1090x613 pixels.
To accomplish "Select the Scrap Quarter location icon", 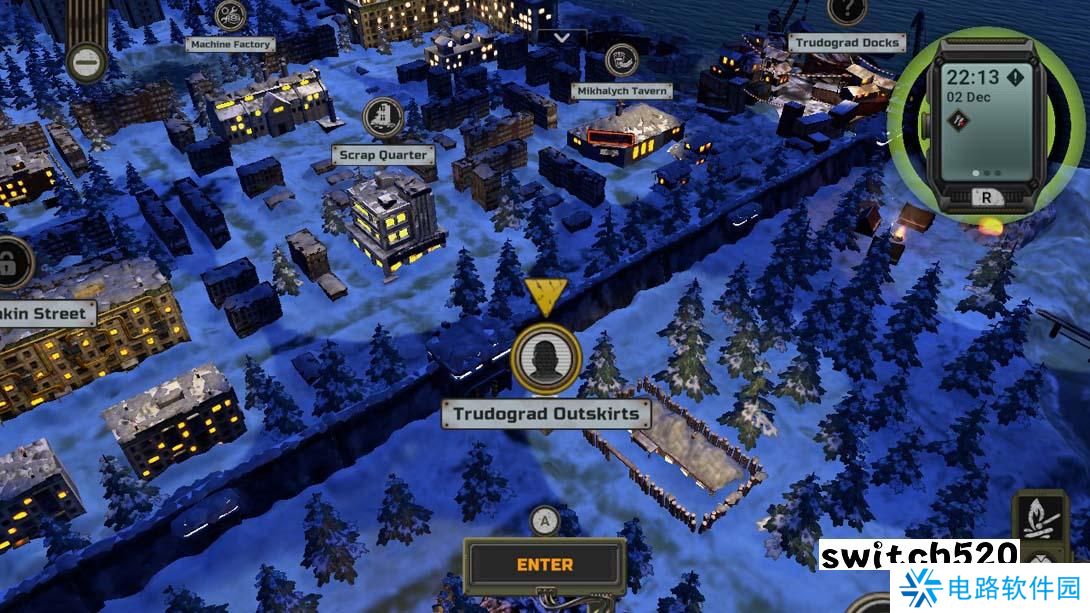I will tap(382, 119).
